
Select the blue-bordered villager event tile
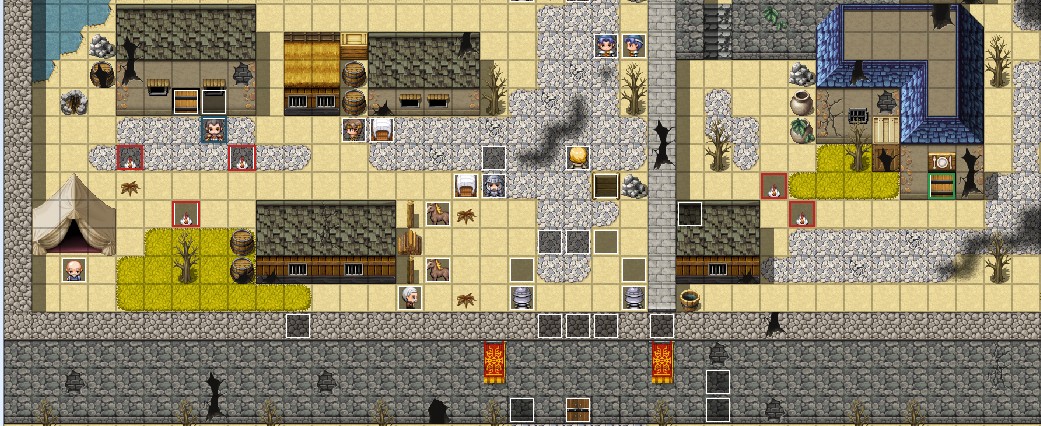coord(214,129)
